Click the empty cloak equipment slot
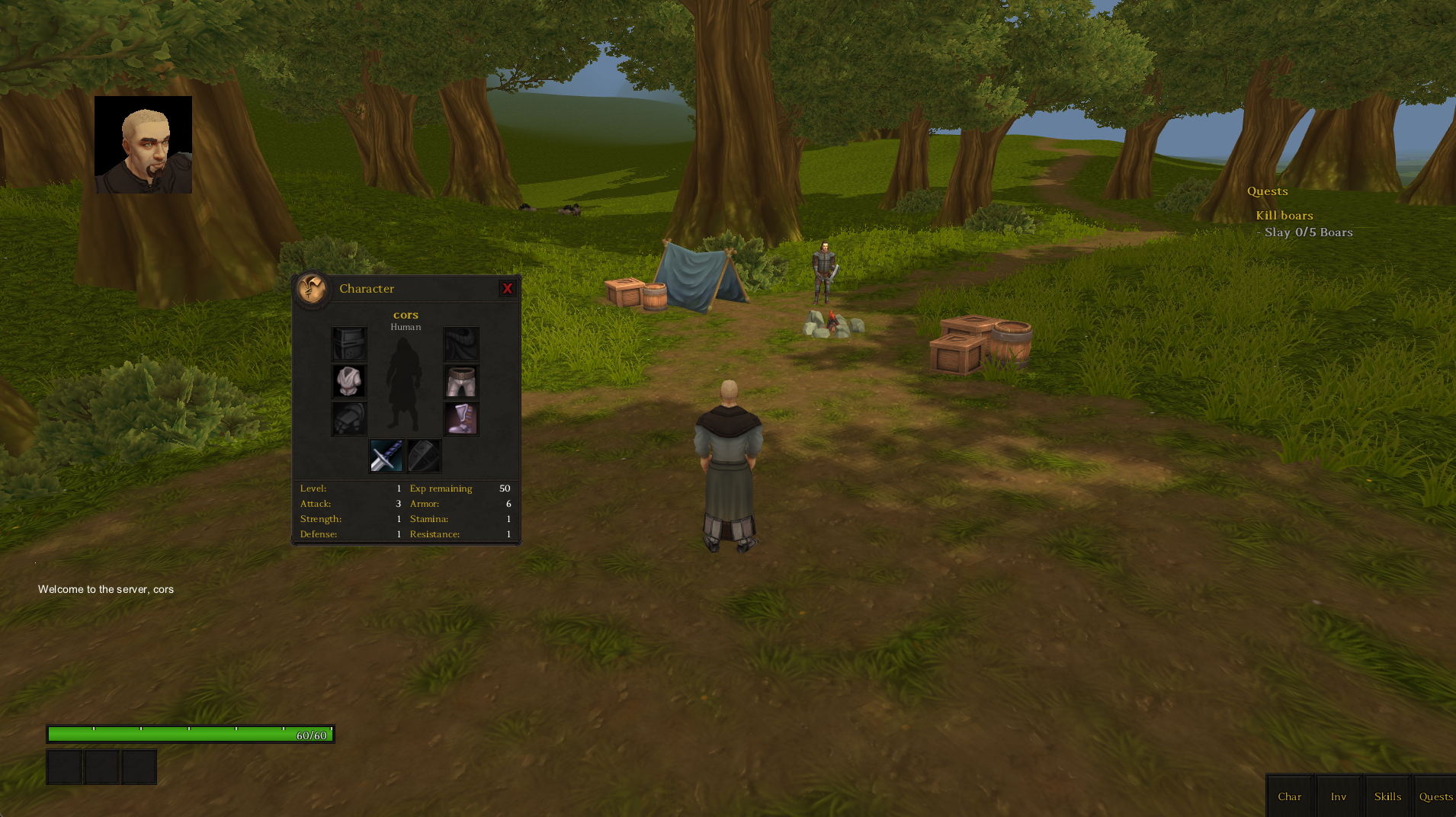This screenshot has width=1456, height=817. [x=461, y=344]
